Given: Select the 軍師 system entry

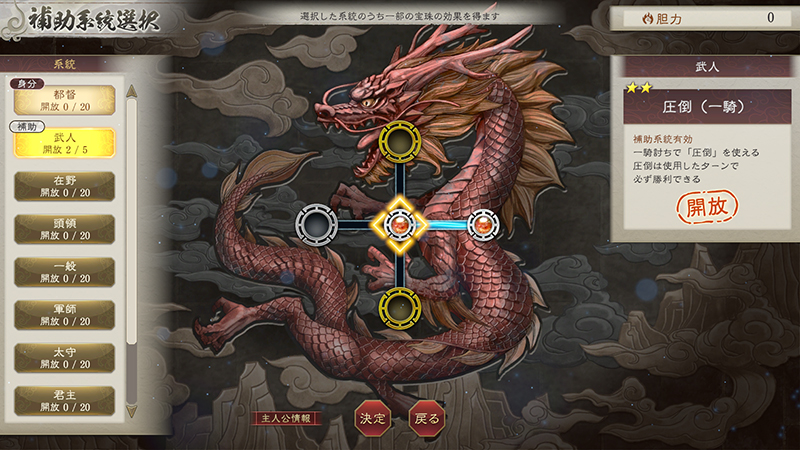Looking at the screenshot, I should pyautogui.click(x=65, y=315).
